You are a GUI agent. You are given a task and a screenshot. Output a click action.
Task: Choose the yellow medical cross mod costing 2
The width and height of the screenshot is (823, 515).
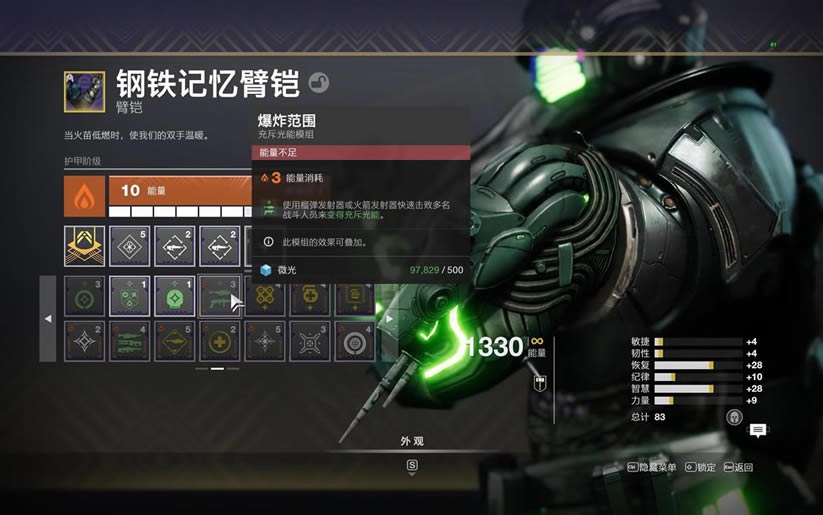(x=219, y=341)
